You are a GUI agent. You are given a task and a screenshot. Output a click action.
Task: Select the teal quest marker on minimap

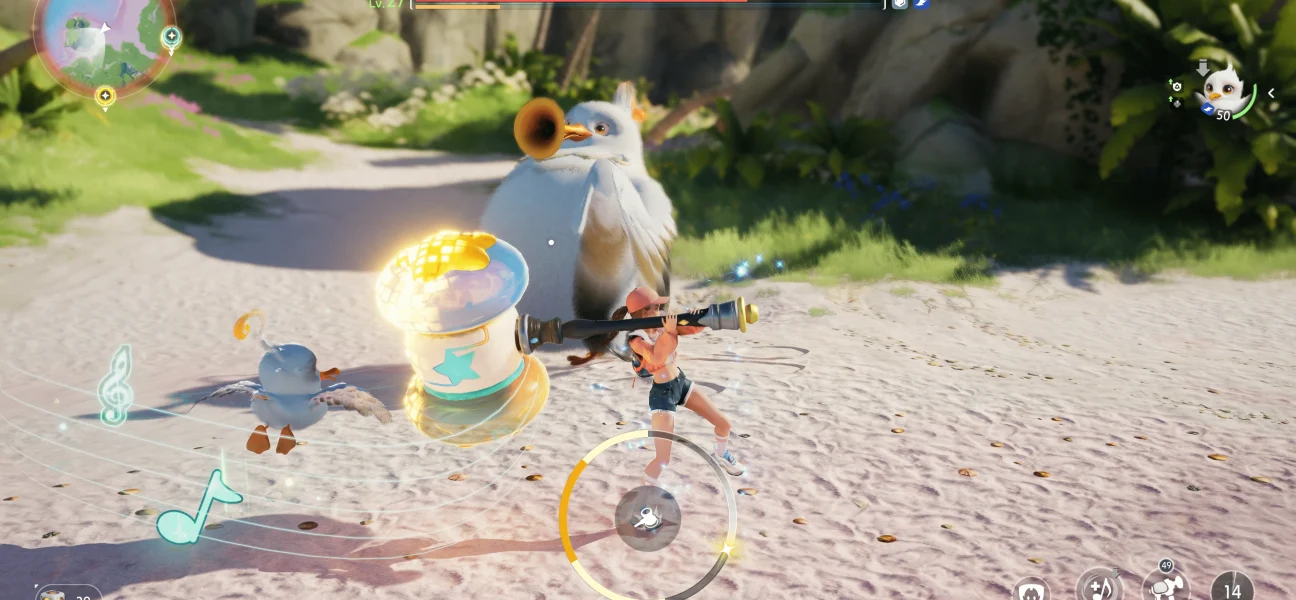[x=171, y=38]
